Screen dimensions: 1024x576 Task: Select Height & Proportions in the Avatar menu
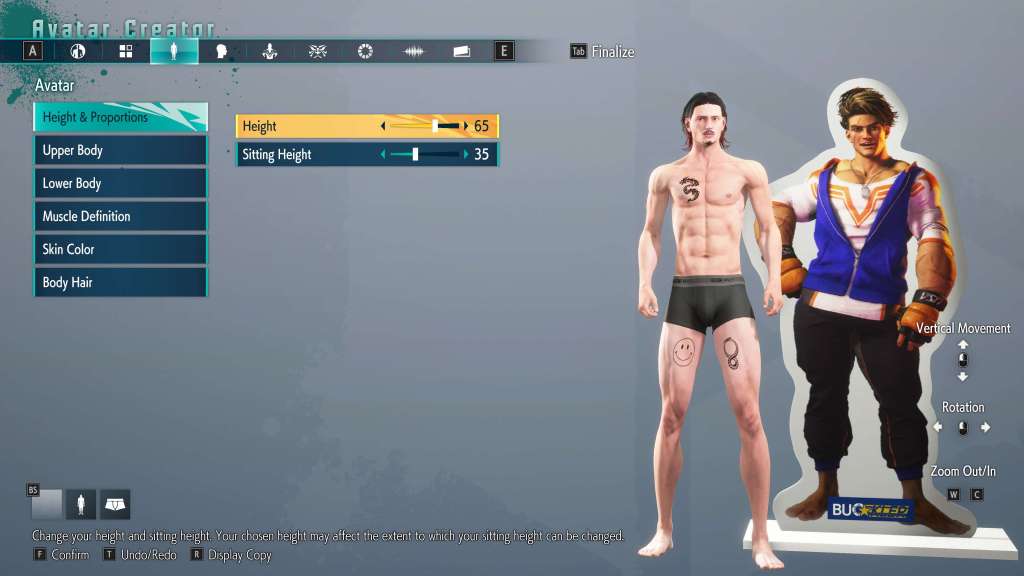[x=120, y=118]
